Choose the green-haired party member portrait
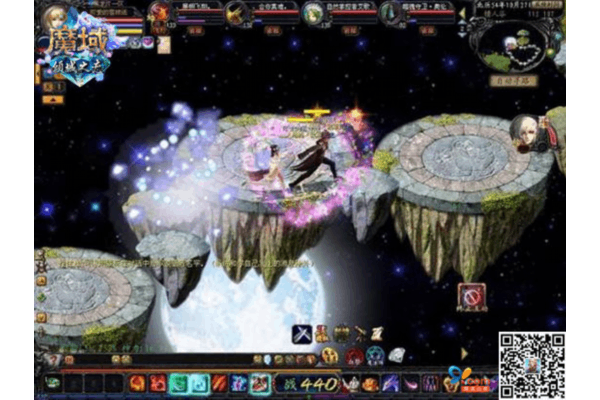Viewport: 600px width, 400px height. point(313,12)
